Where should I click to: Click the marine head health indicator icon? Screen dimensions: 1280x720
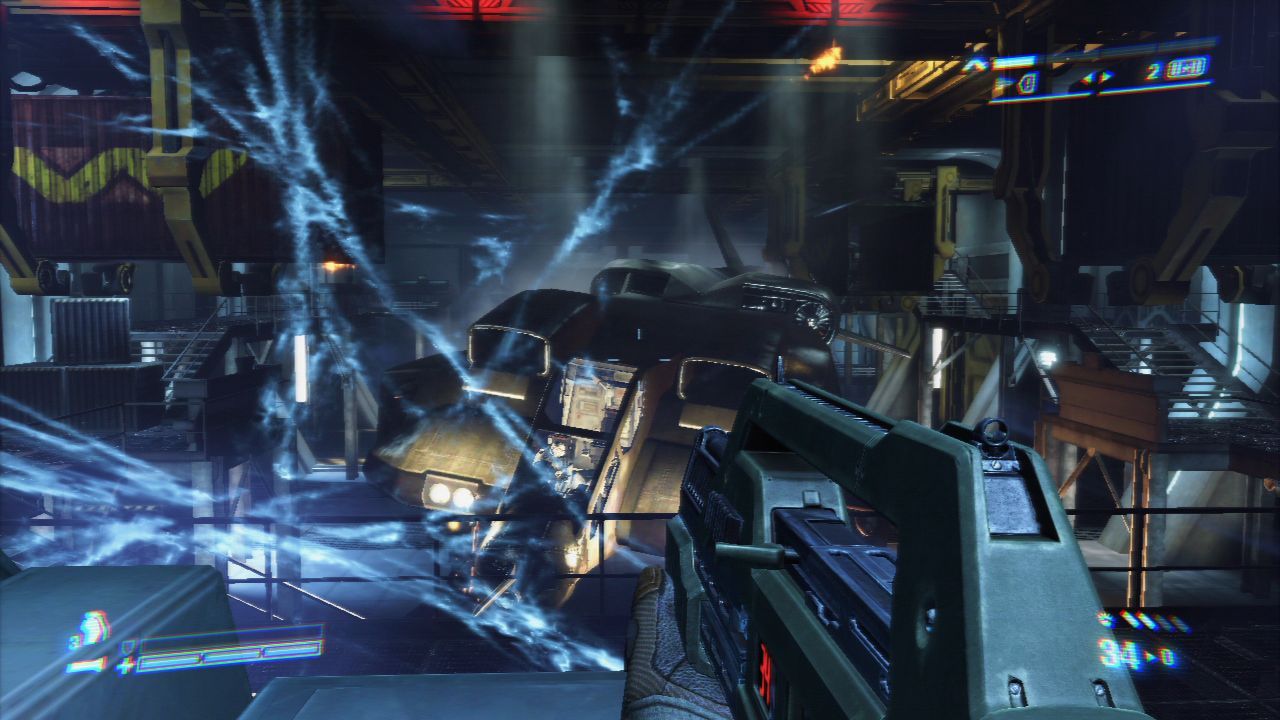point(92,630)
